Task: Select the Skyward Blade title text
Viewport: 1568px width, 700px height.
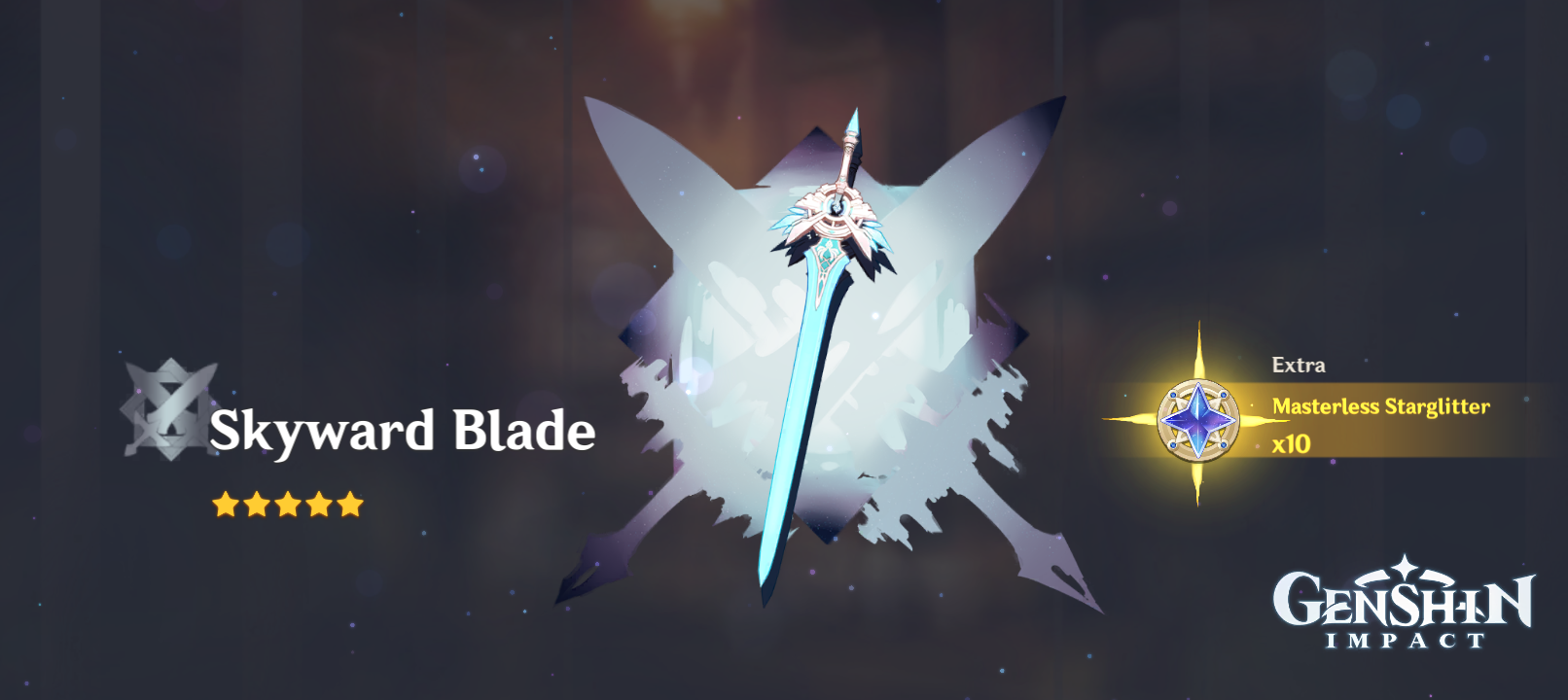Action: [x=403, y=434]
